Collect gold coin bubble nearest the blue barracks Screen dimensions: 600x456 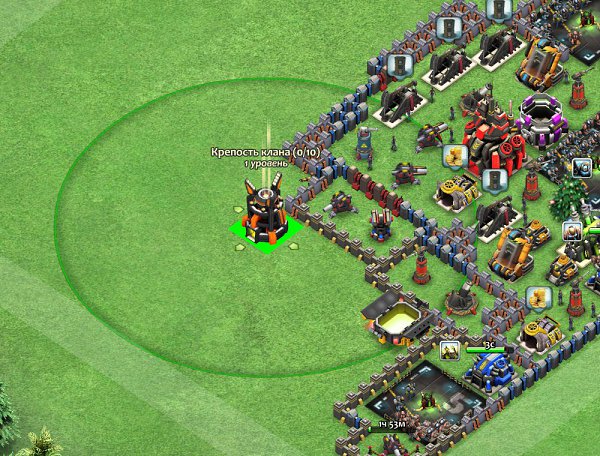[537, 298]
